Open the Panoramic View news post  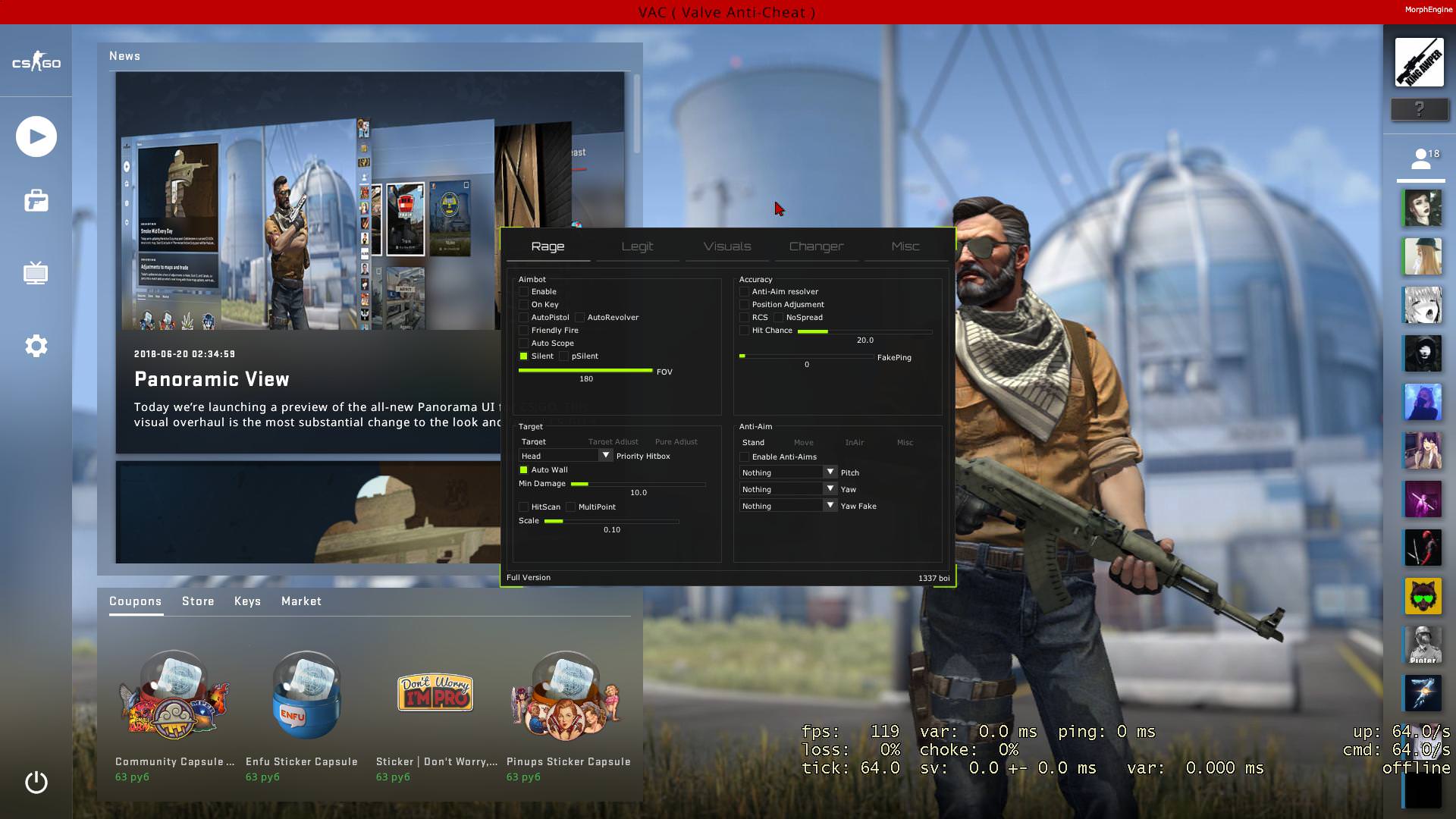[212, 379]
